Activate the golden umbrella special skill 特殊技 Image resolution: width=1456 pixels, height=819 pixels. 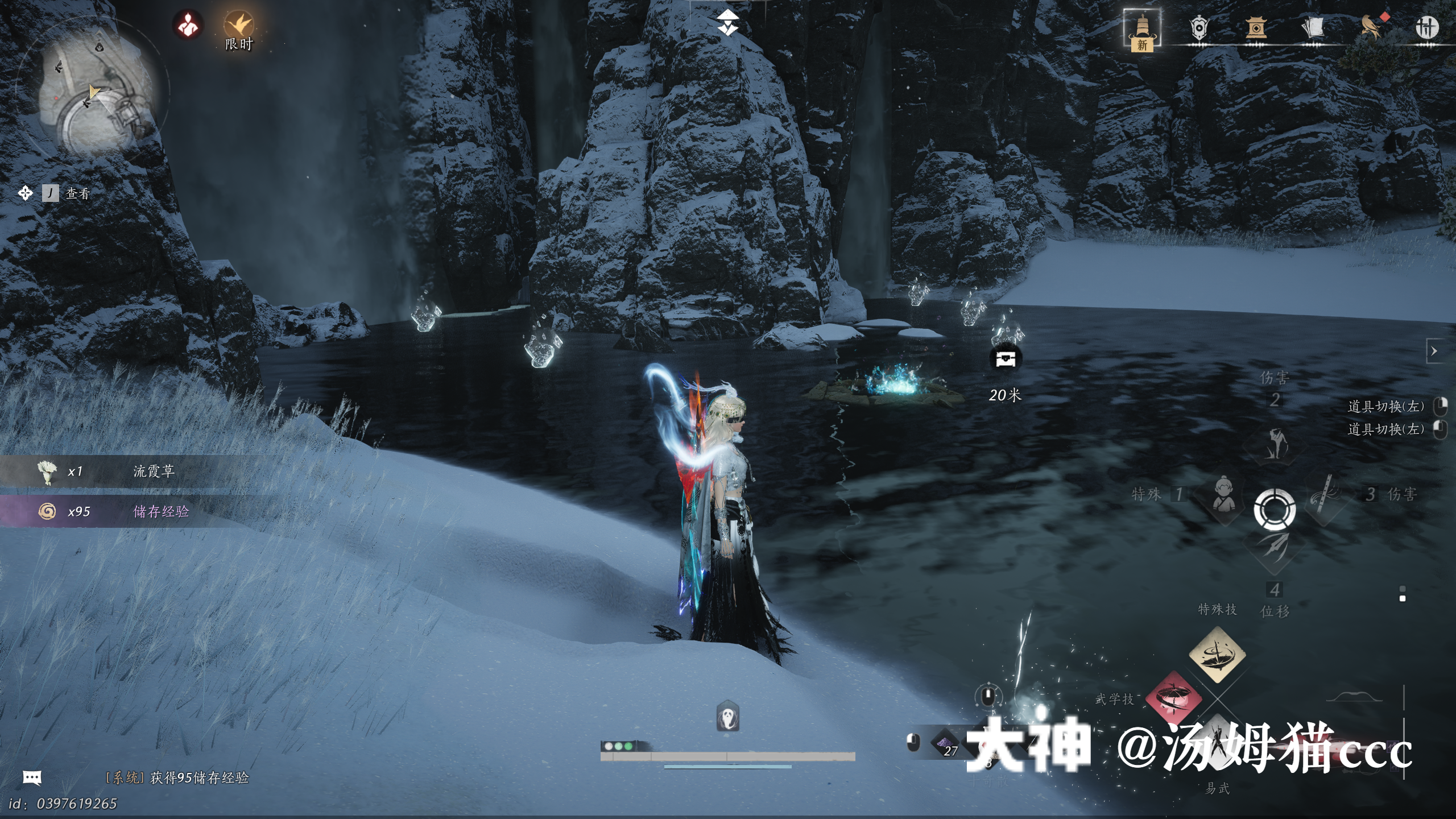click(1217, 655)
